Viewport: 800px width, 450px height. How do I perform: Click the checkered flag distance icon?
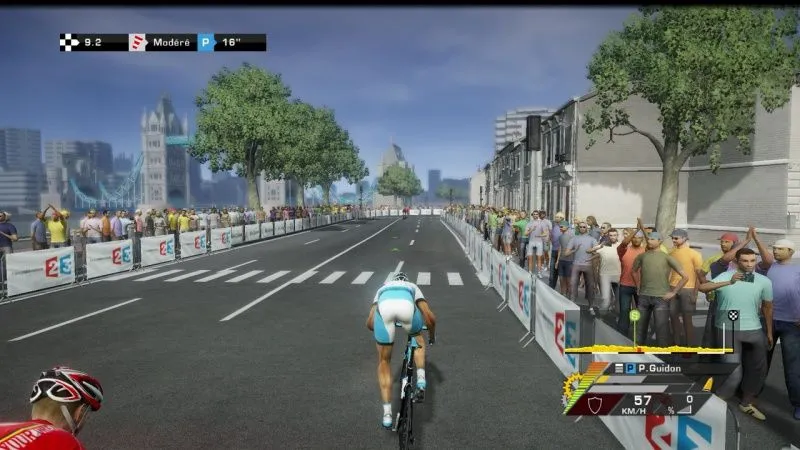point(69,42)
